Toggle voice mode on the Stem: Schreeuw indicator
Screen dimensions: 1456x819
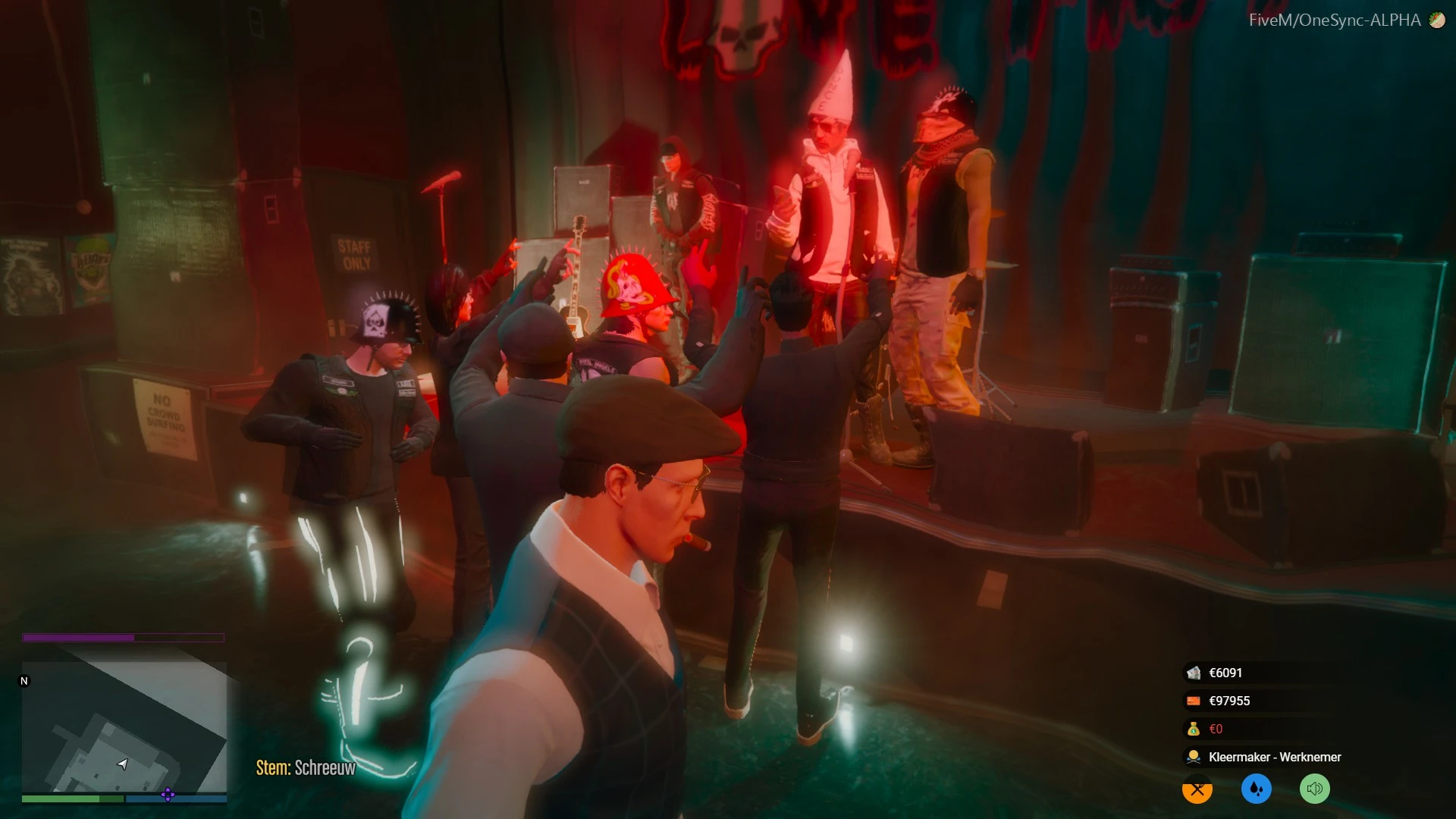coord(306,767)
